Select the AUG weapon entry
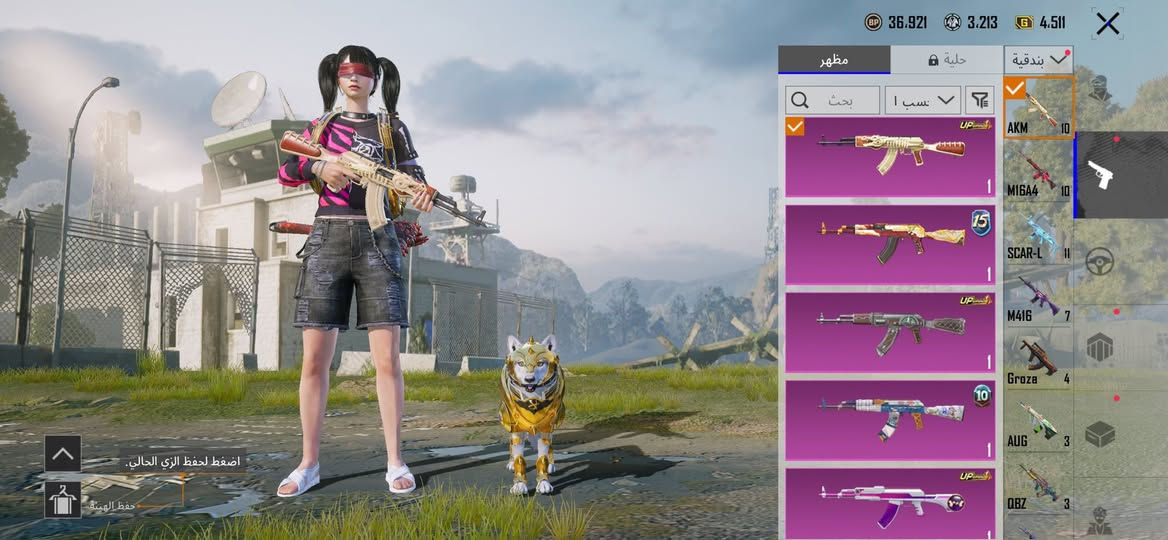This screenshot has height=540, width=1168. coord(1038,423)
